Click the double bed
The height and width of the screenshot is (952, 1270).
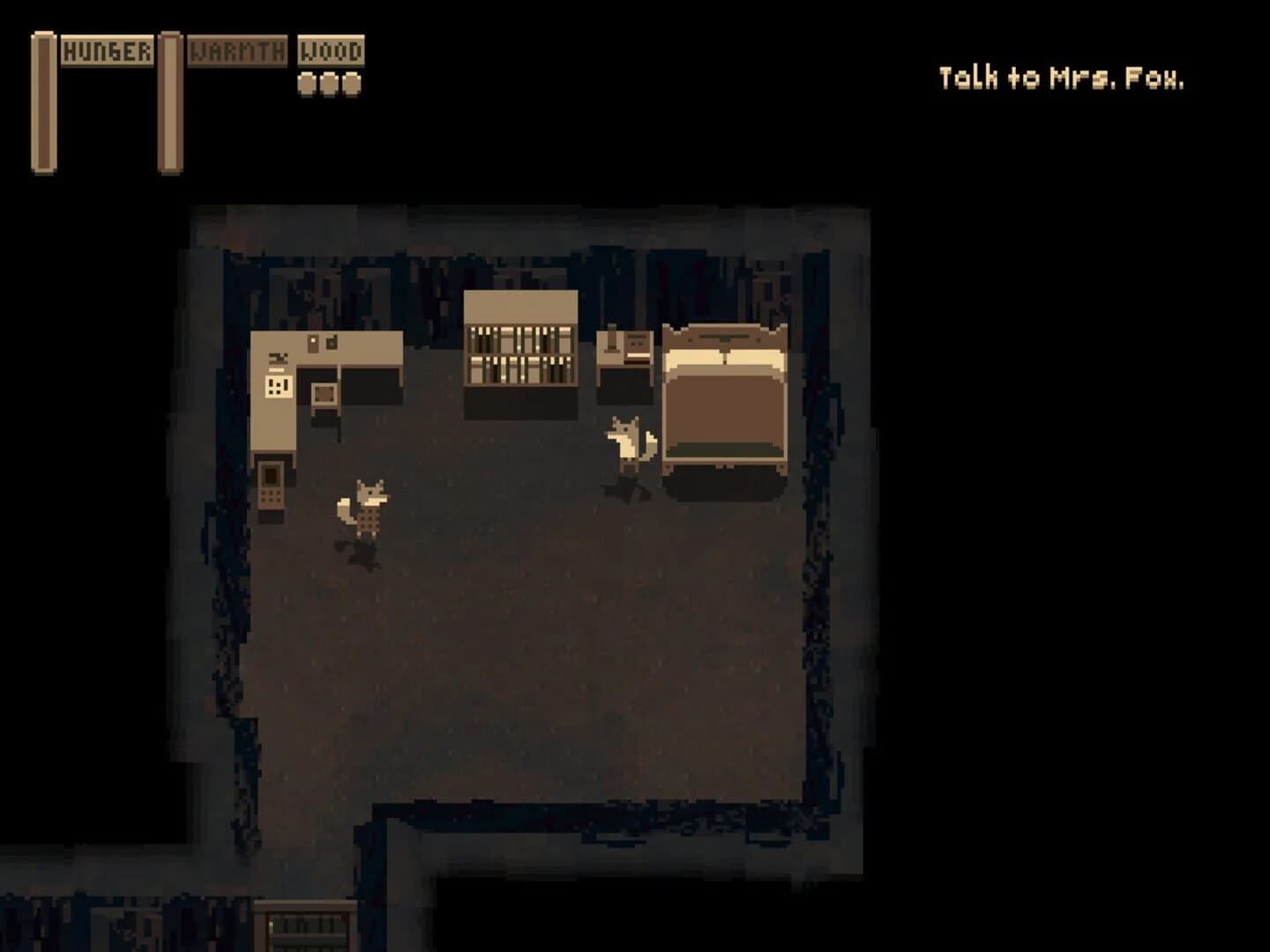click(x=723, y=397)
